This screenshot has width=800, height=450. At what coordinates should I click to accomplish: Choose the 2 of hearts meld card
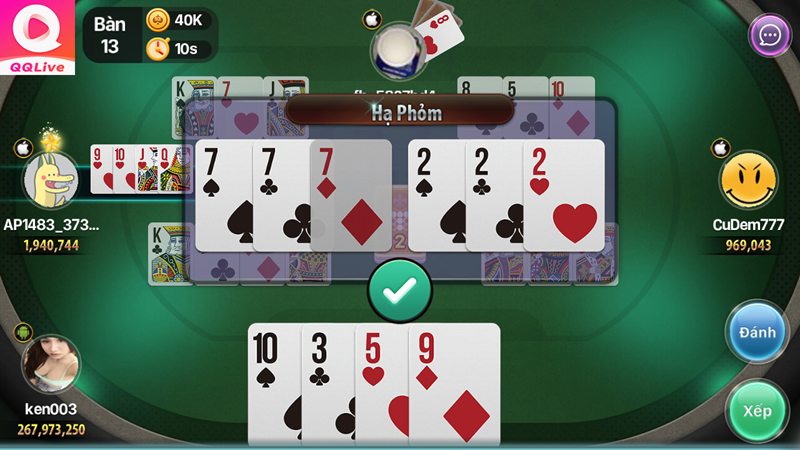(566, 195)
